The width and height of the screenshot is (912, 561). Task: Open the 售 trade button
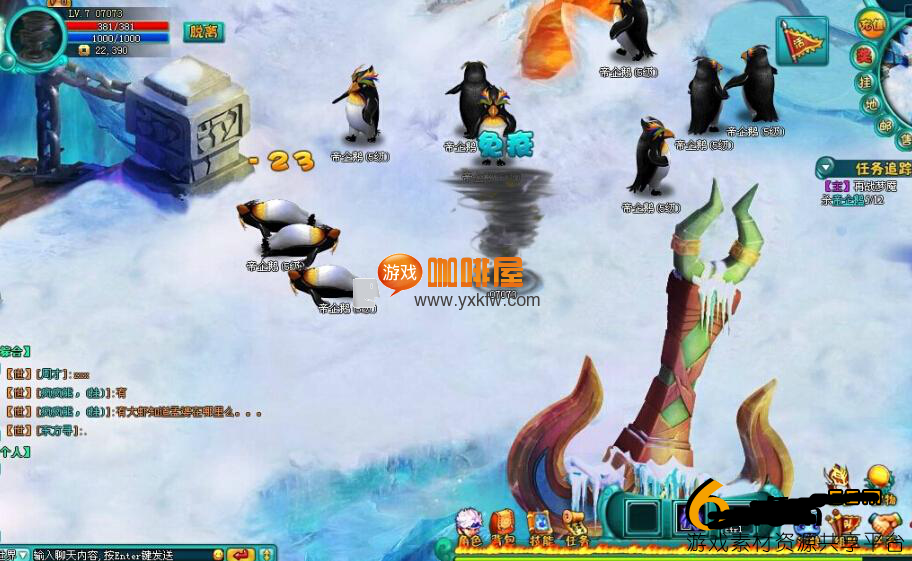[903, 142]
